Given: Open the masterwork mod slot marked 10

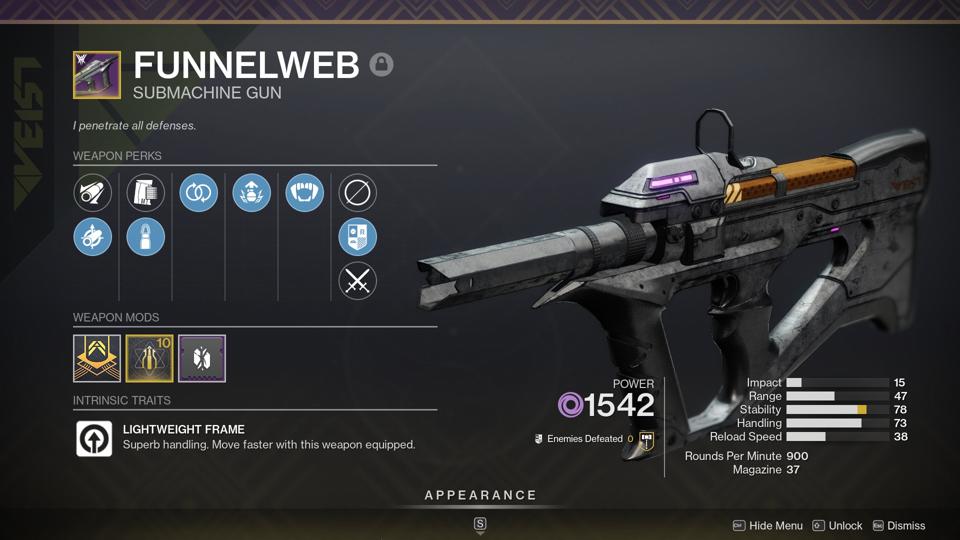Looking at the screenshot, I should [150, 358].
